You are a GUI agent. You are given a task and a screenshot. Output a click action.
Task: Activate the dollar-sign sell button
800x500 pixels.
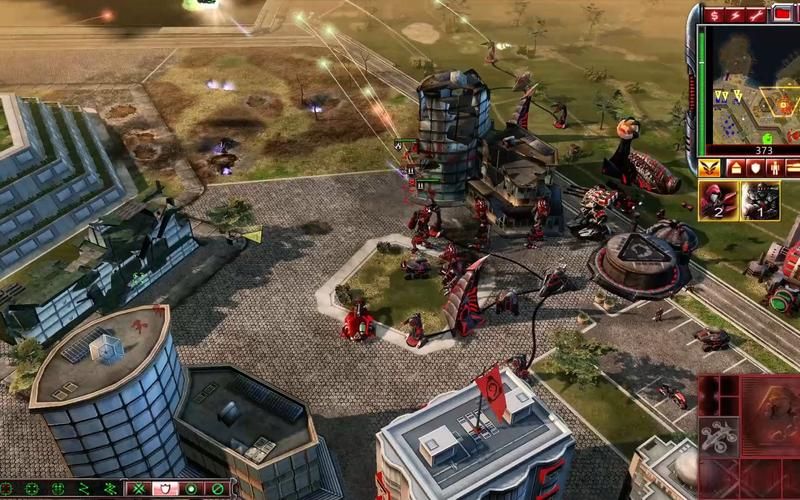pyautogui.click(x=714, y=14)
